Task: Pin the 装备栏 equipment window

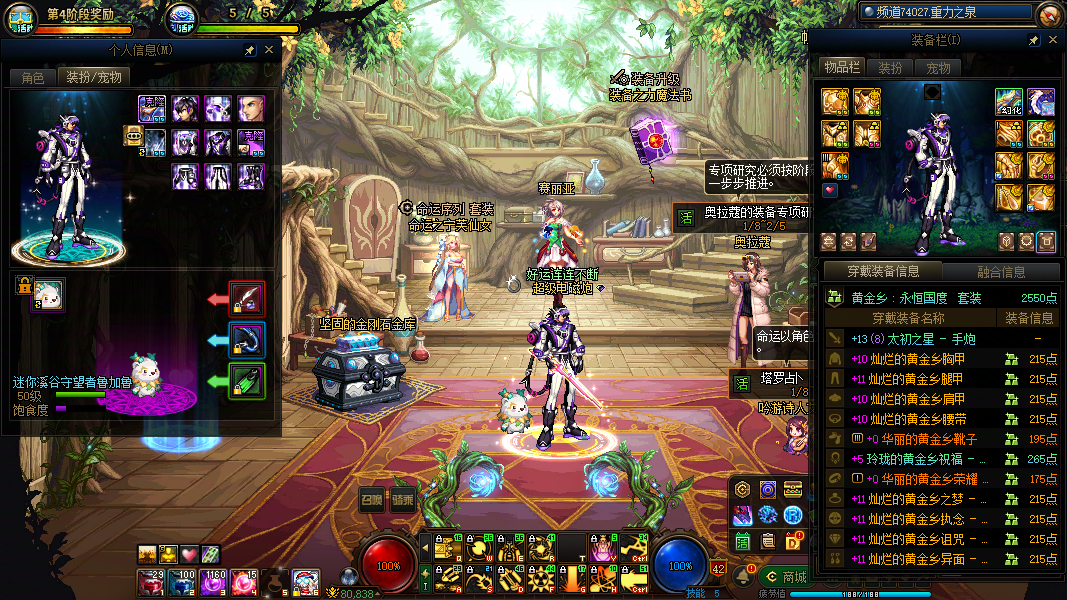Action: pos(1034,40)
